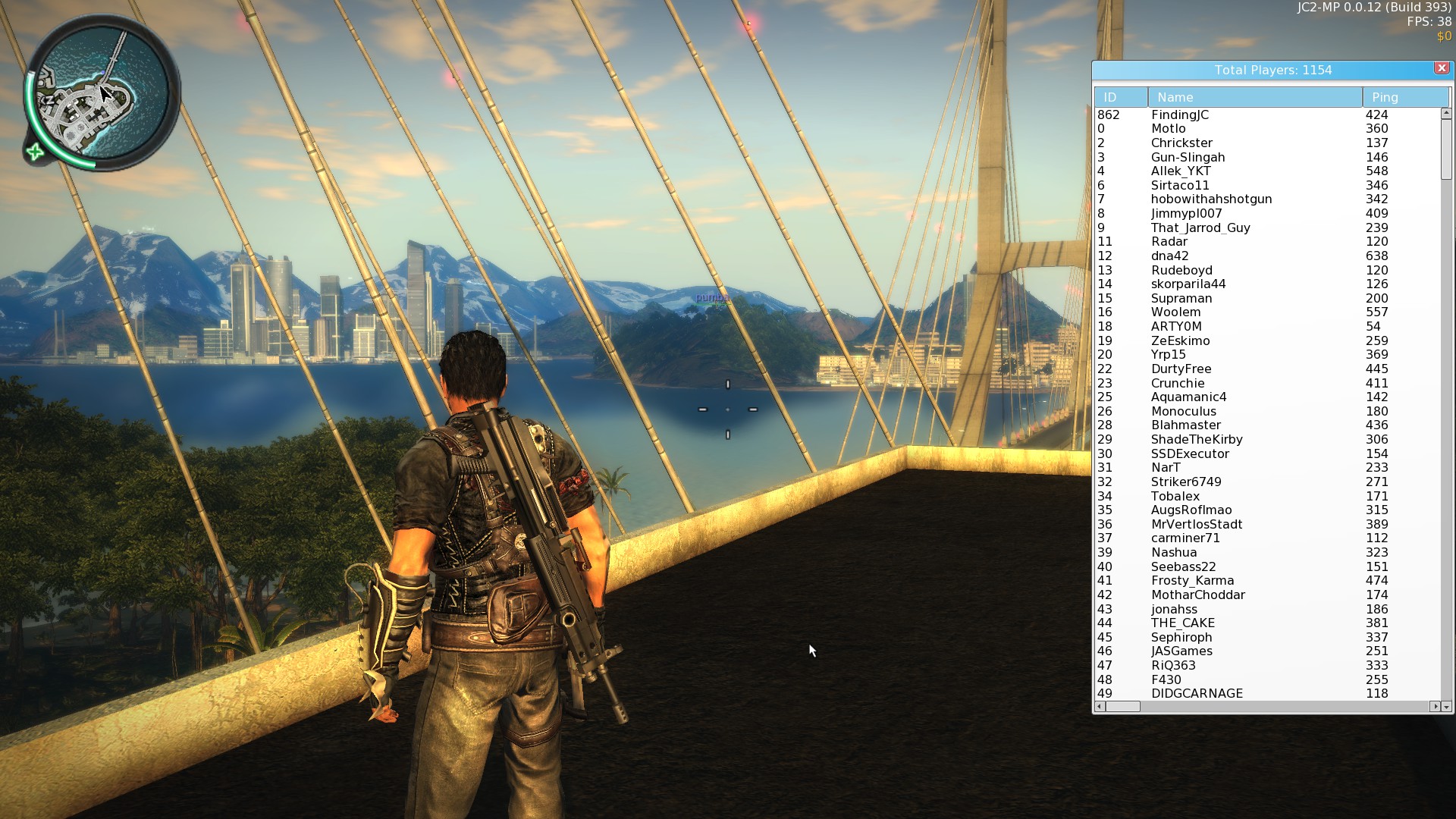Select player Supraman from the list

1181,299
